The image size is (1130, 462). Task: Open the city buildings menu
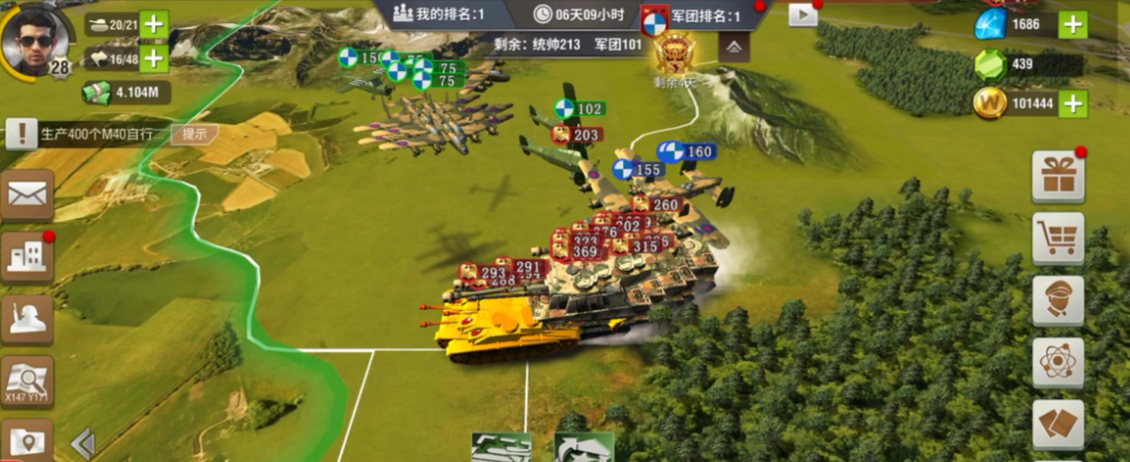click(x=27, y=257)
